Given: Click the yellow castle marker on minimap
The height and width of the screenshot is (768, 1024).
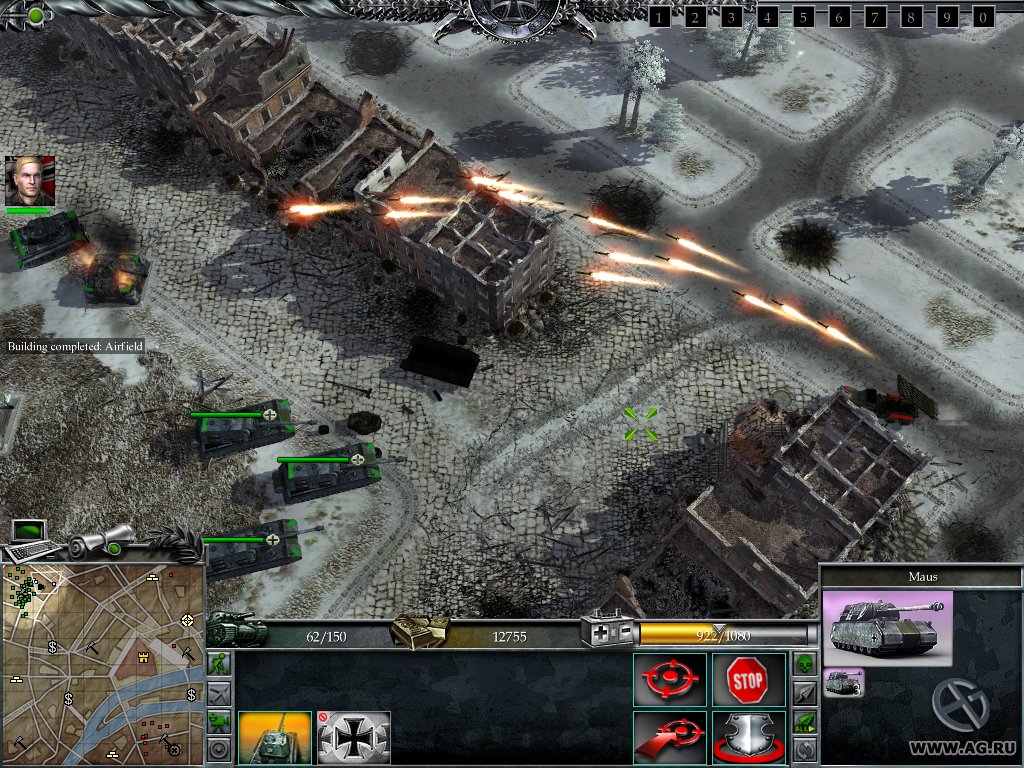Looking at the screenshot, I should click(143, 658).
